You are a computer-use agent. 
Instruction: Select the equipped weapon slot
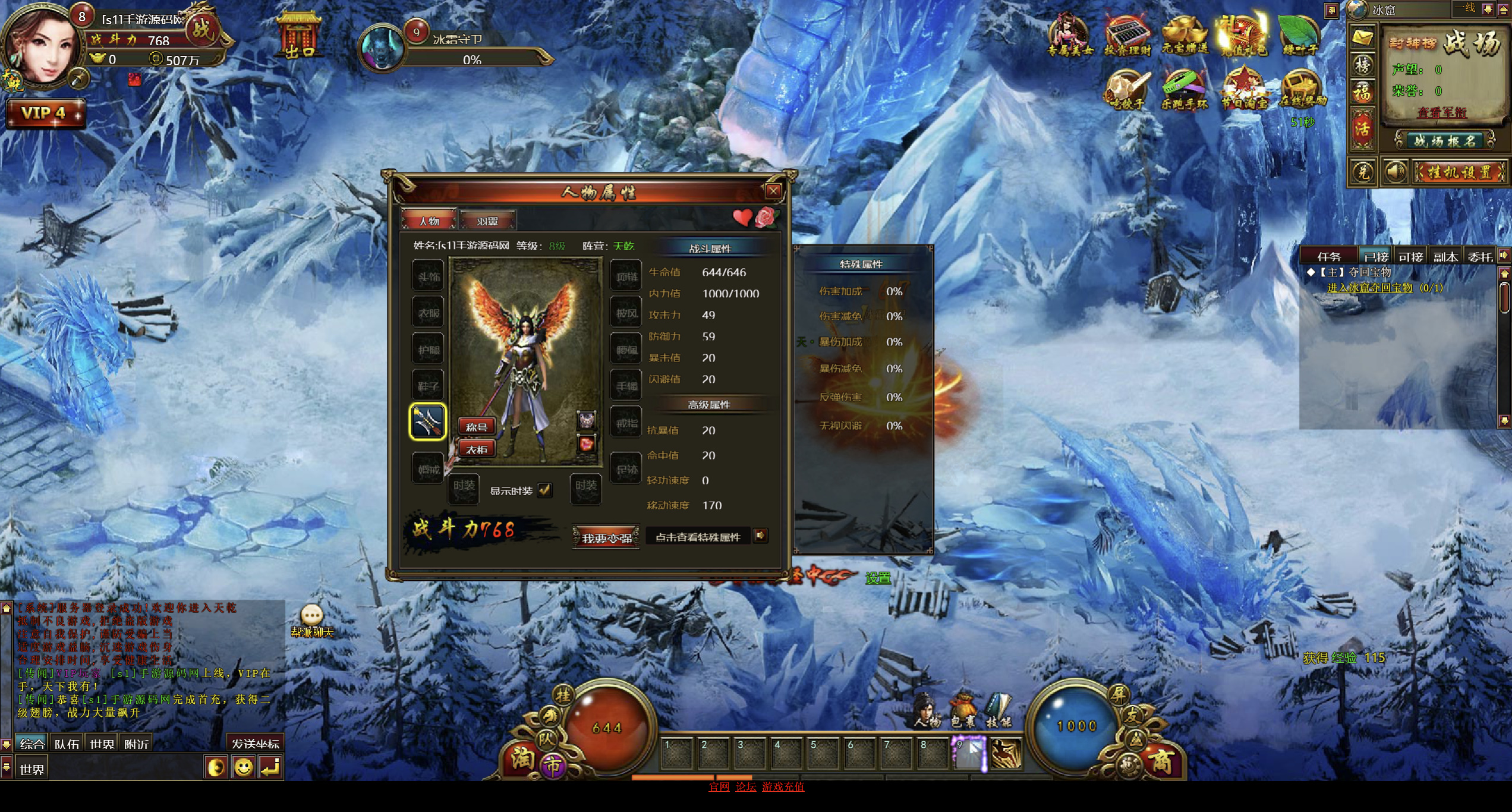(427, 421)
